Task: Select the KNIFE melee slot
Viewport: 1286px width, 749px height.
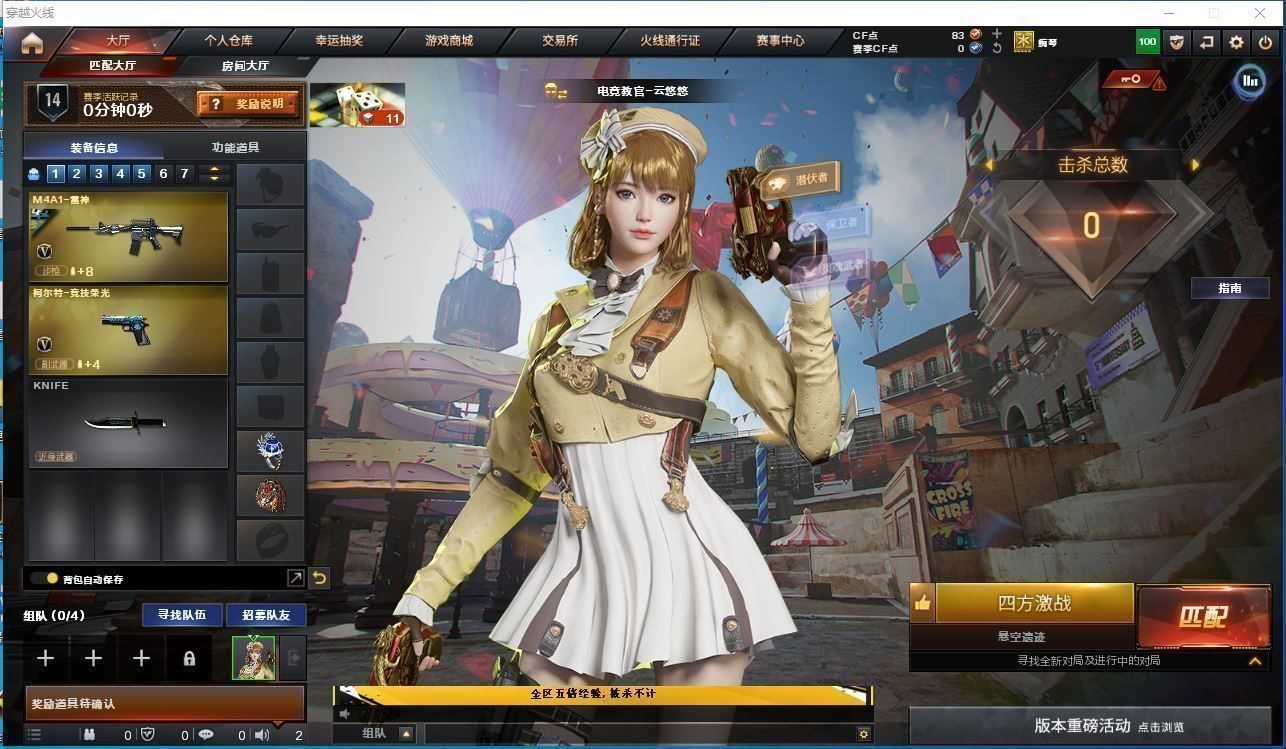Action: point(129,424)
